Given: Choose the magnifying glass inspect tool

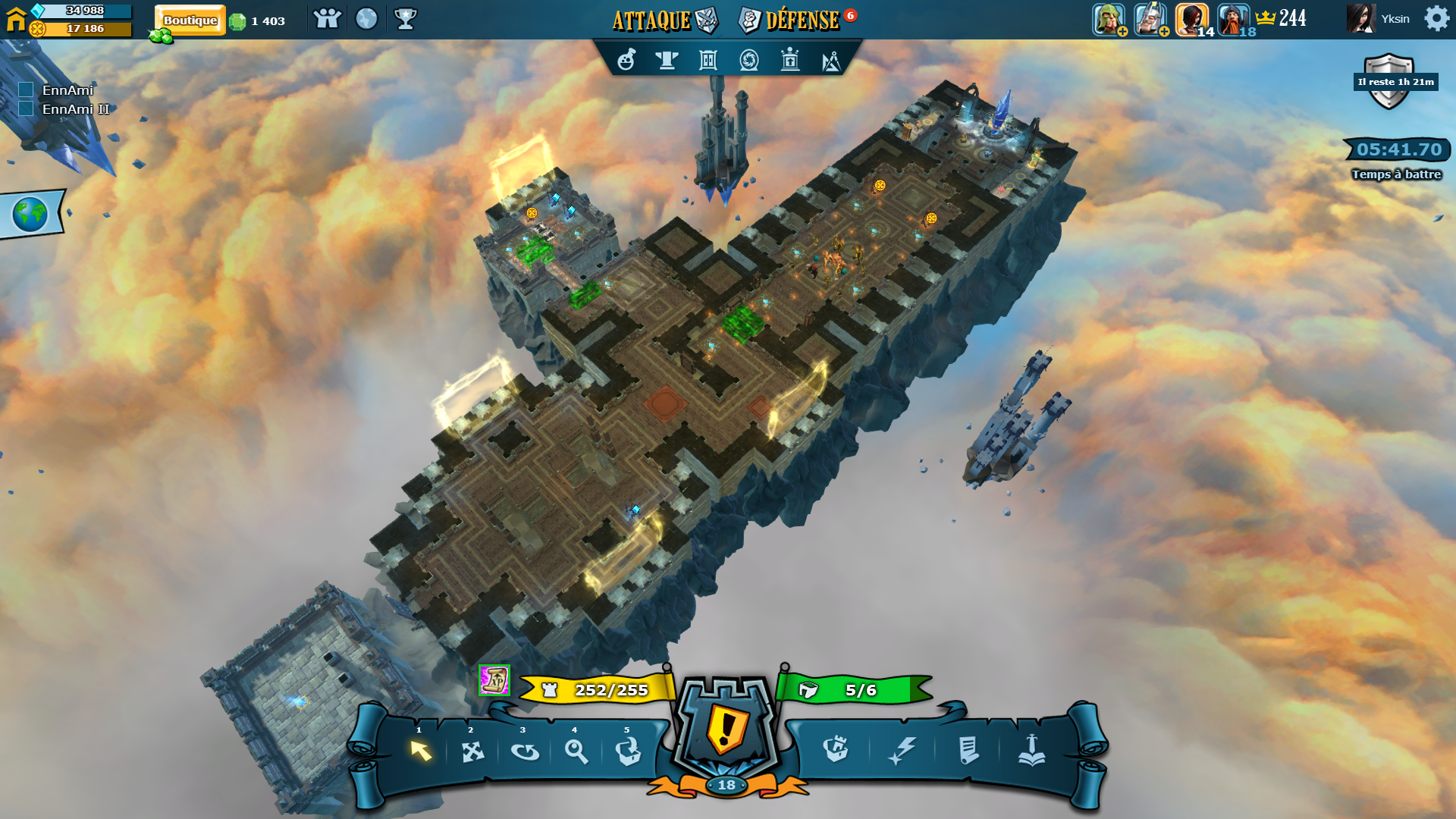Looking at the screenshot, I should click(x=576, y=752).
